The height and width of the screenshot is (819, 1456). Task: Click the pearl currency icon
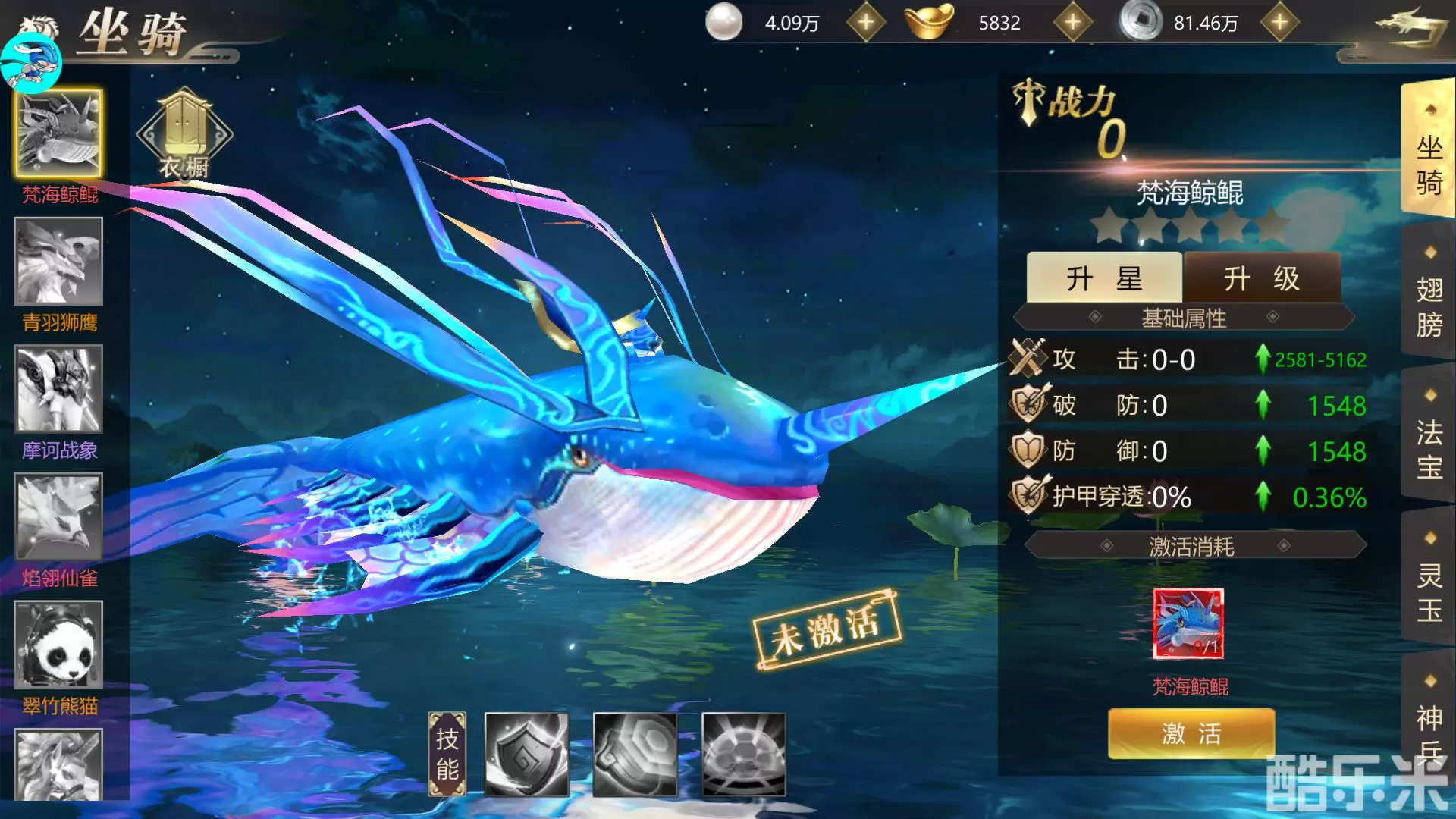coord(724,22)
